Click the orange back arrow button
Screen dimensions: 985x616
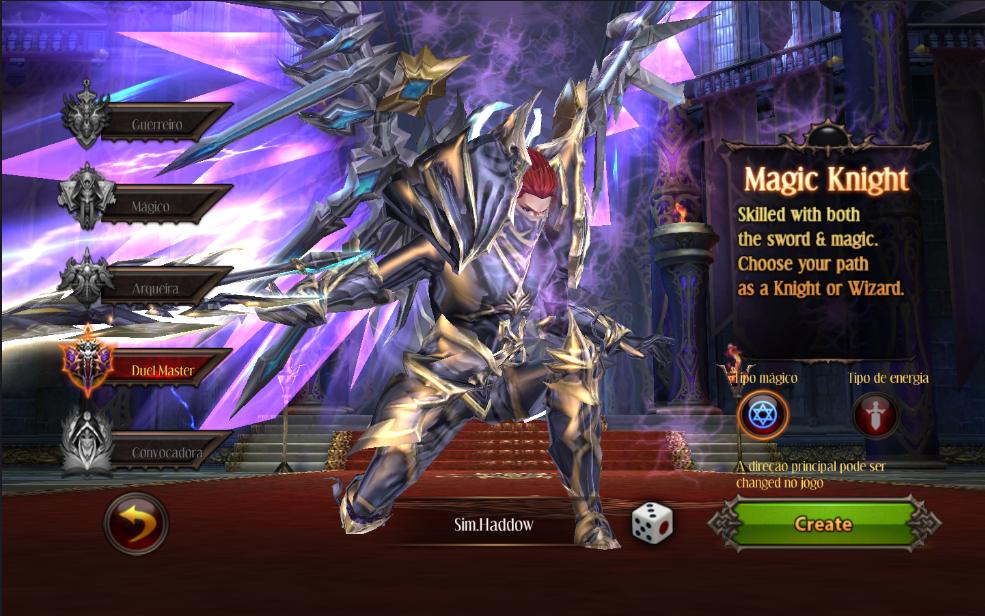136,523
